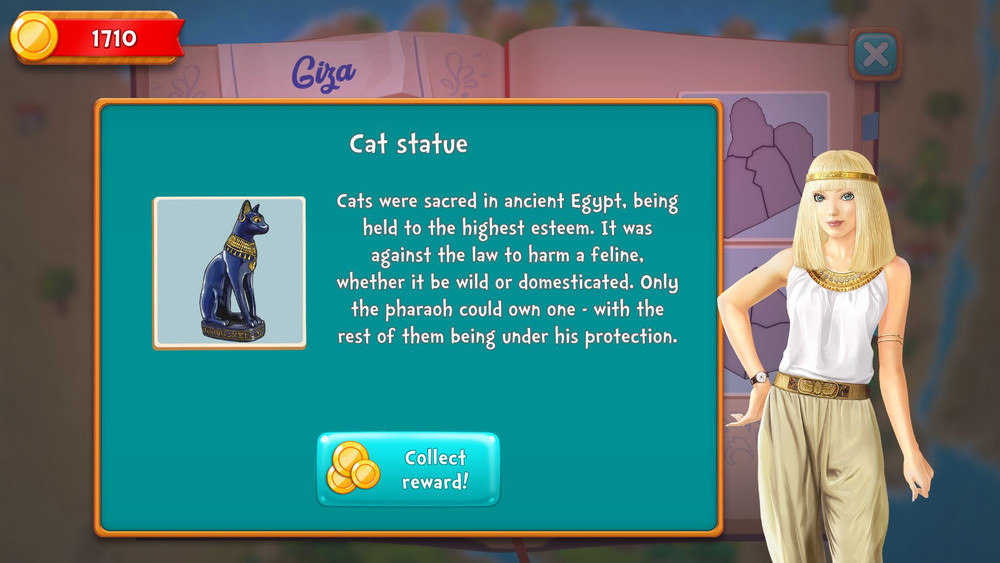Select the cat statue picture
1000x563 pixels.
click(x=229, y=272)
